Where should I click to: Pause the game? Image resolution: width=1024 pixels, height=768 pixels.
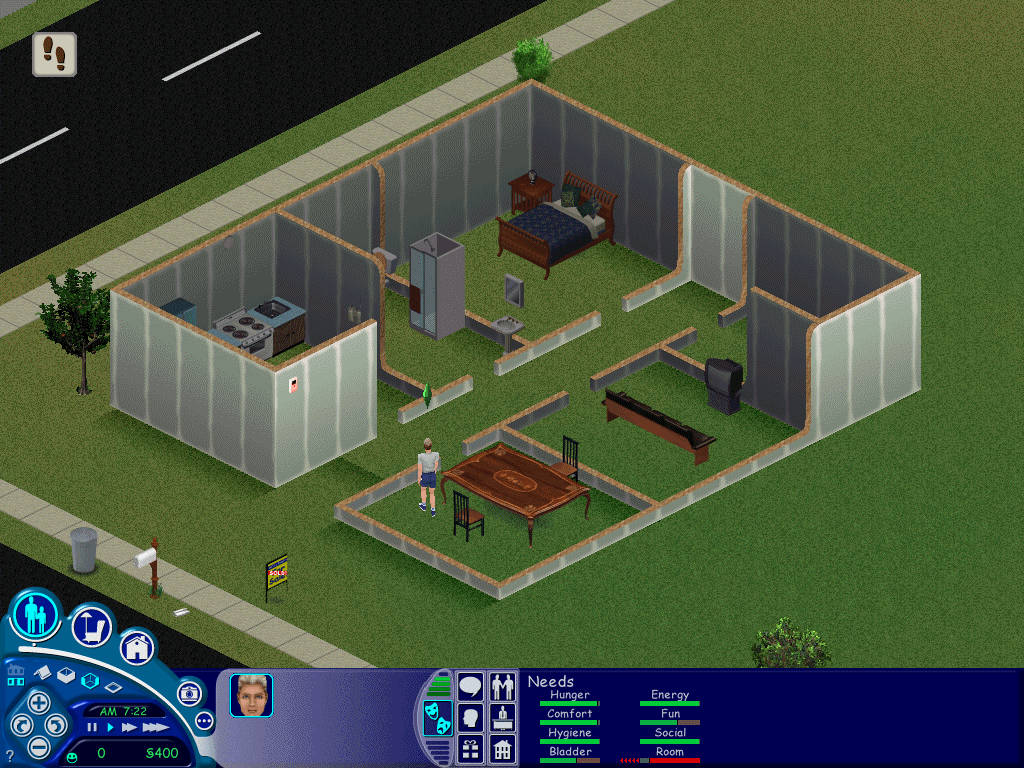[92, 728]
